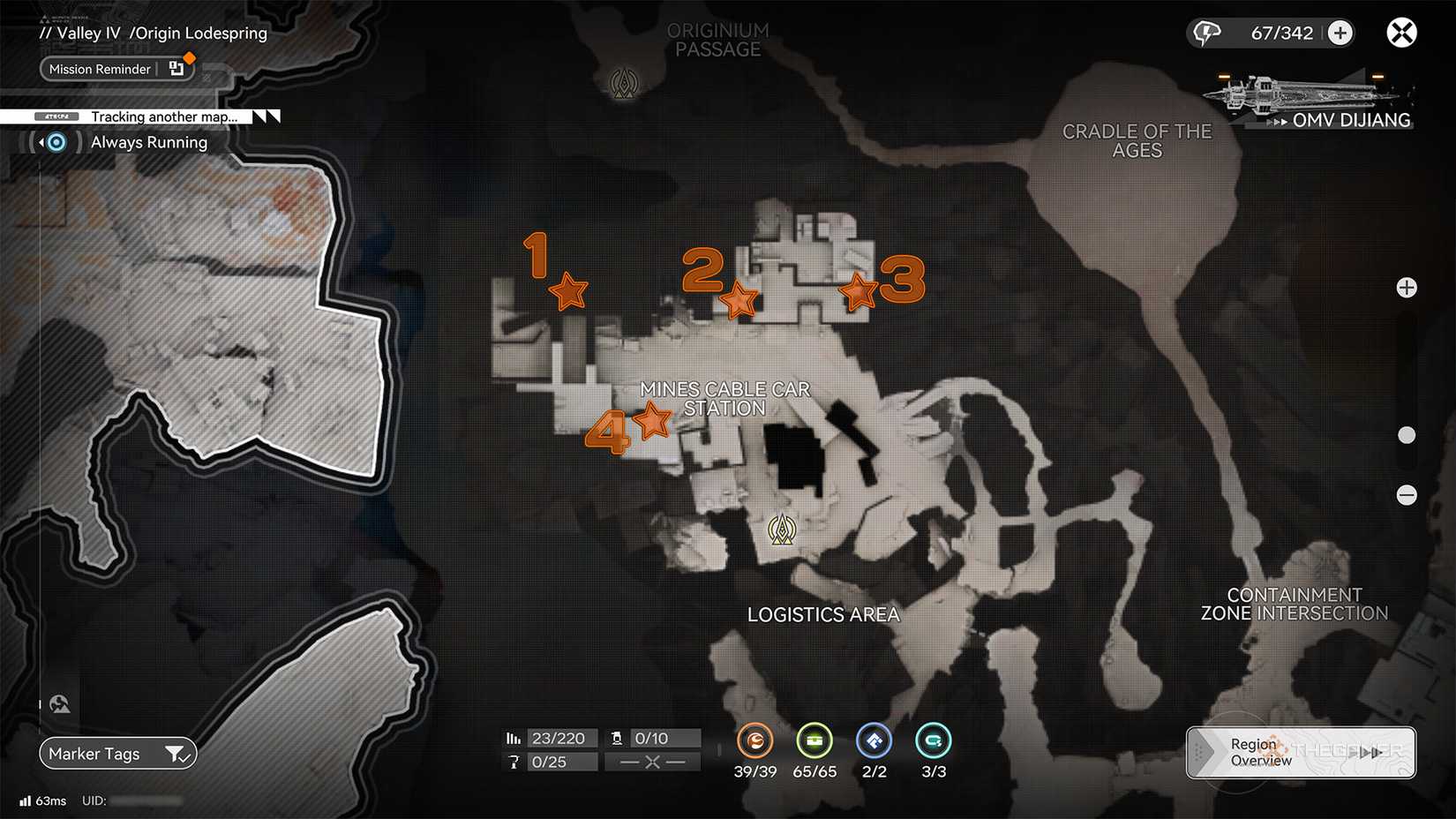Collapse the Always Running panel with its left arrow

41,142
